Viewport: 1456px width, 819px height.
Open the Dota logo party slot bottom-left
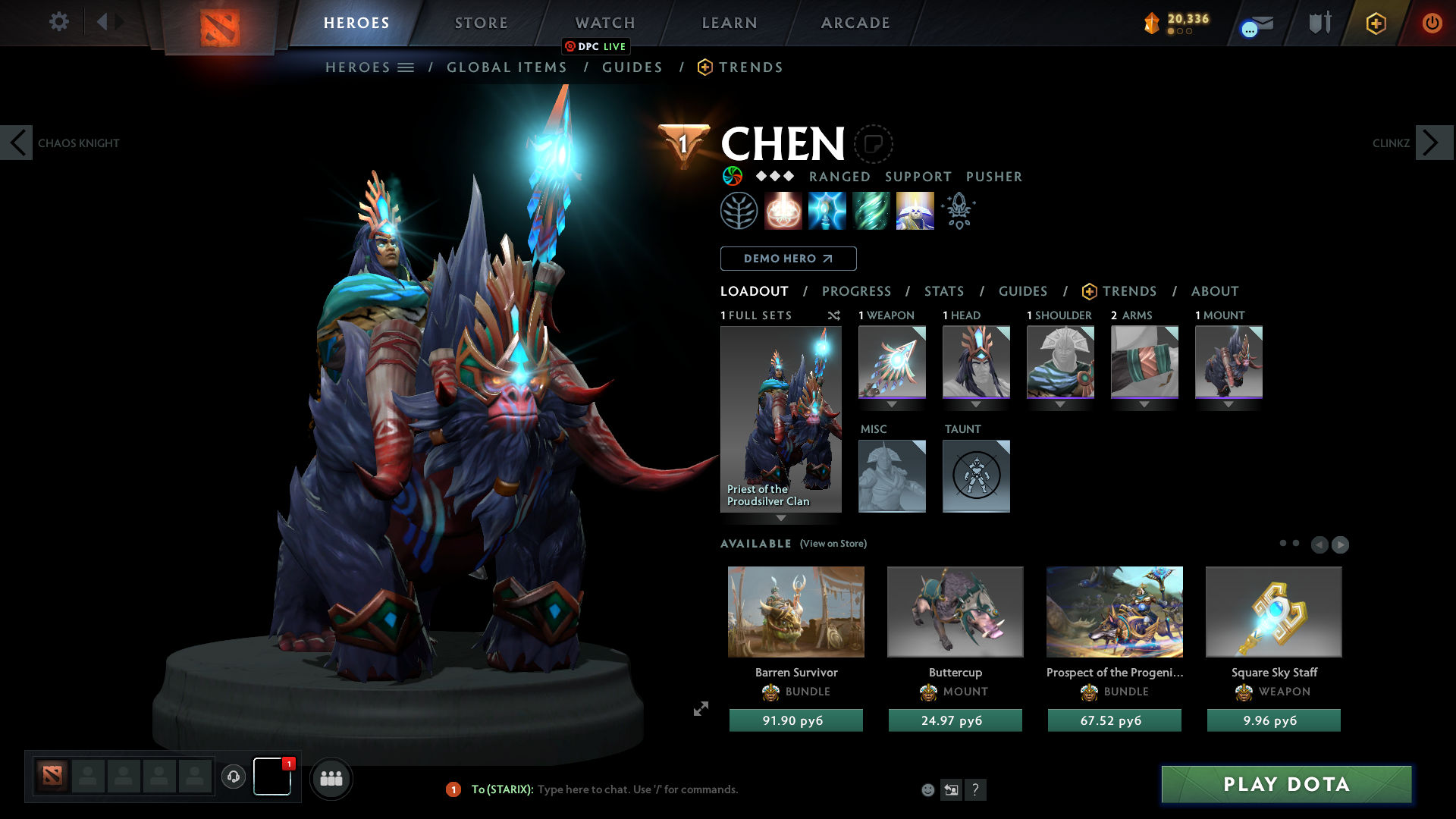51,777
